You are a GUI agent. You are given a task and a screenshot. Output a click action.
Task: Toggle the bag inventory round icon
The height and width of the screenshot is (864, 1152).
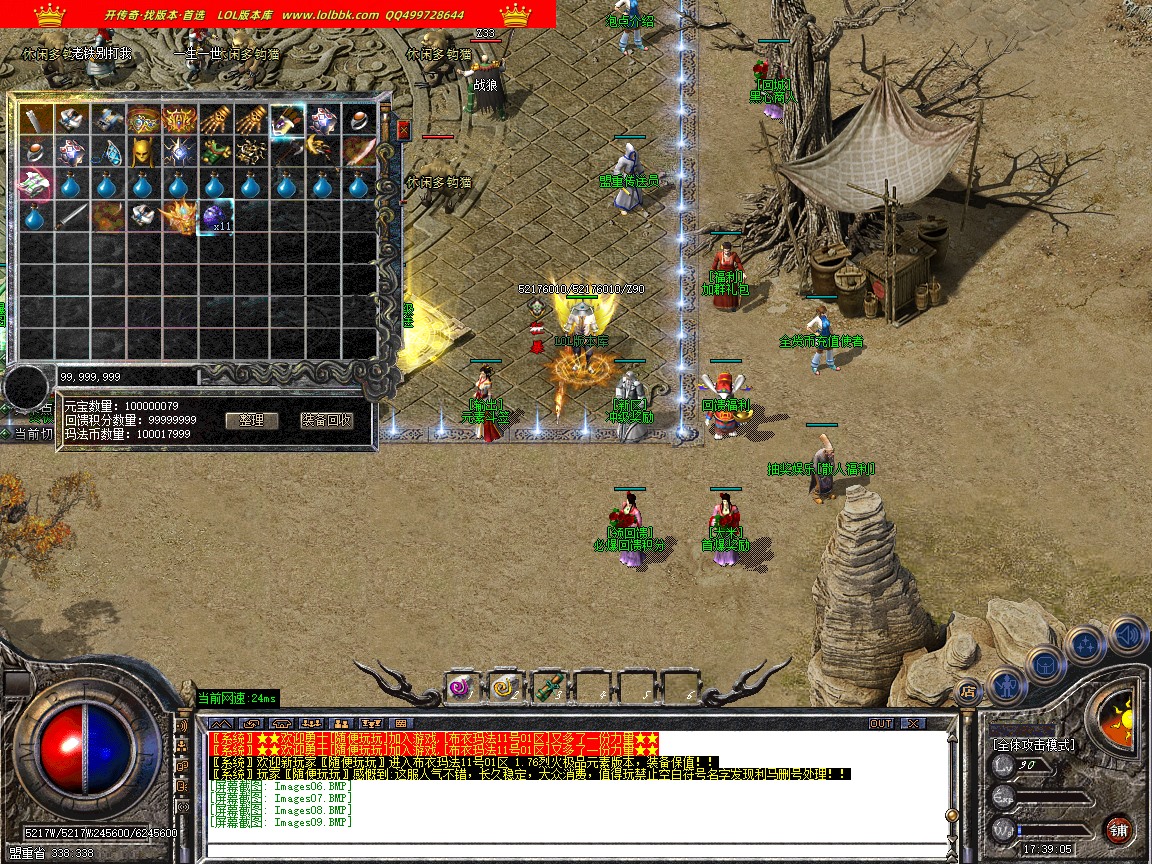[x=1046, y=664]
